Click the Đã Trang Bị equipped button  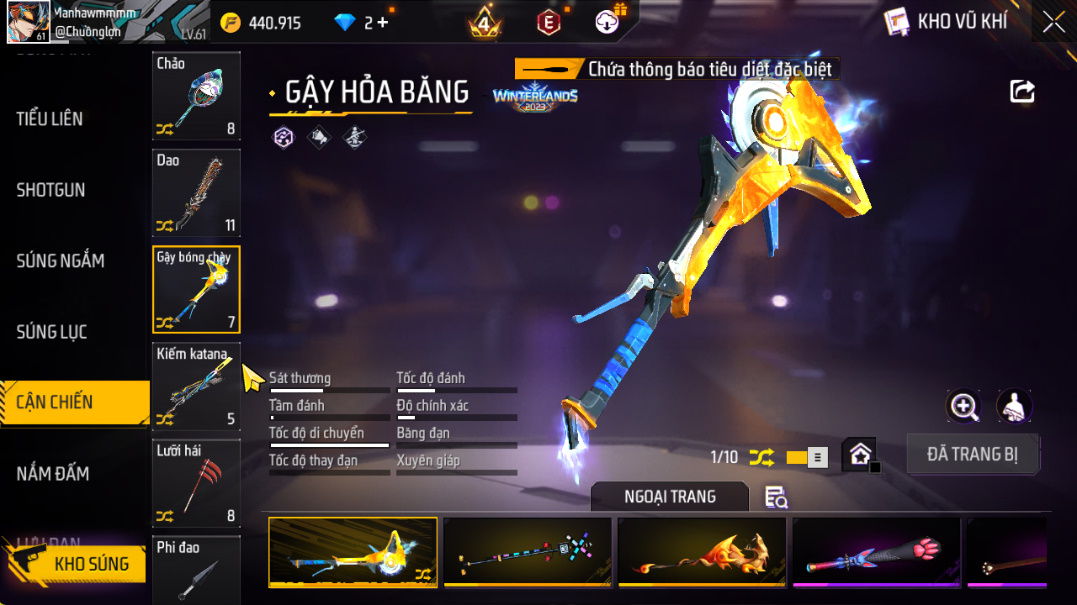click(x=972, y=454)
